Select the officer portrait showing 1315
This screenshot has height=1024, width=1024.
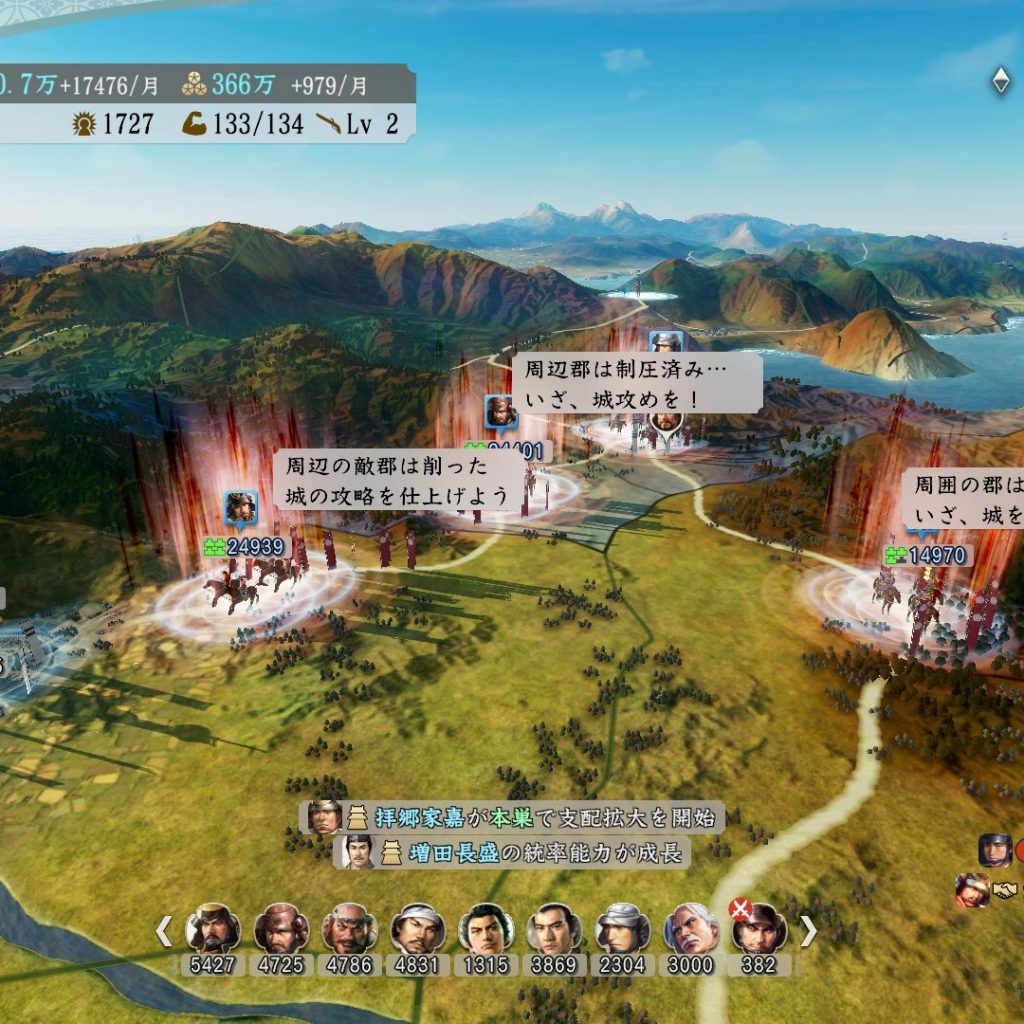tap(486, 929)
